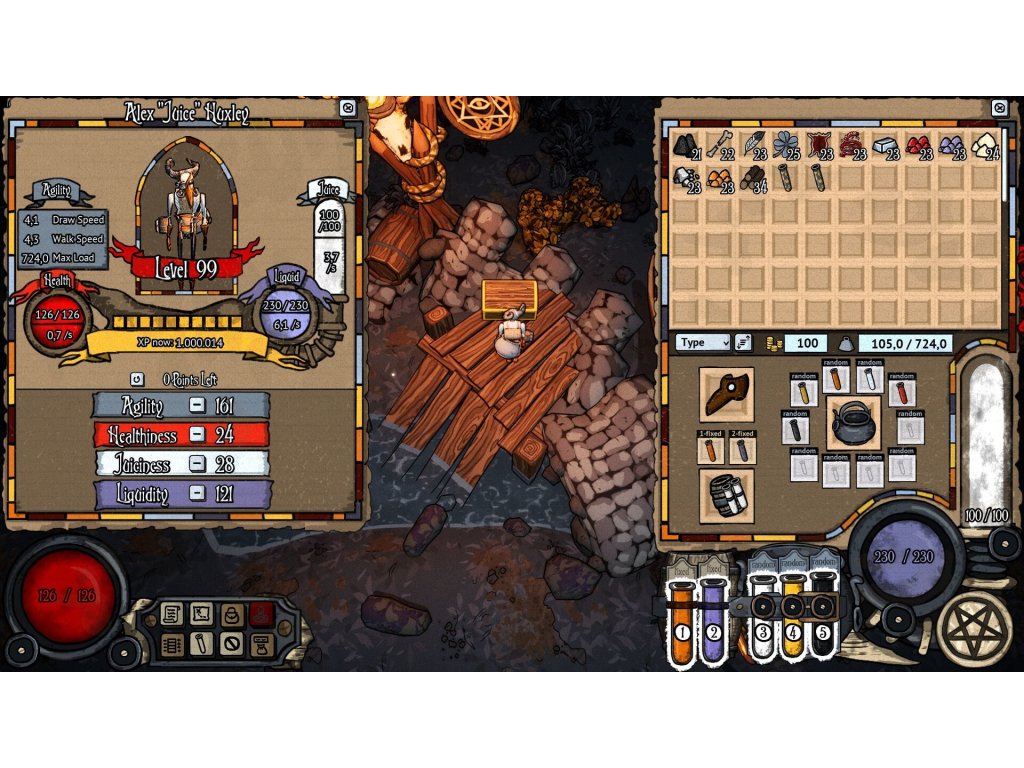The image size is (1024, 768).
Task: Lower the Liquidity stat by one
Action: click(x=198, y=493)
